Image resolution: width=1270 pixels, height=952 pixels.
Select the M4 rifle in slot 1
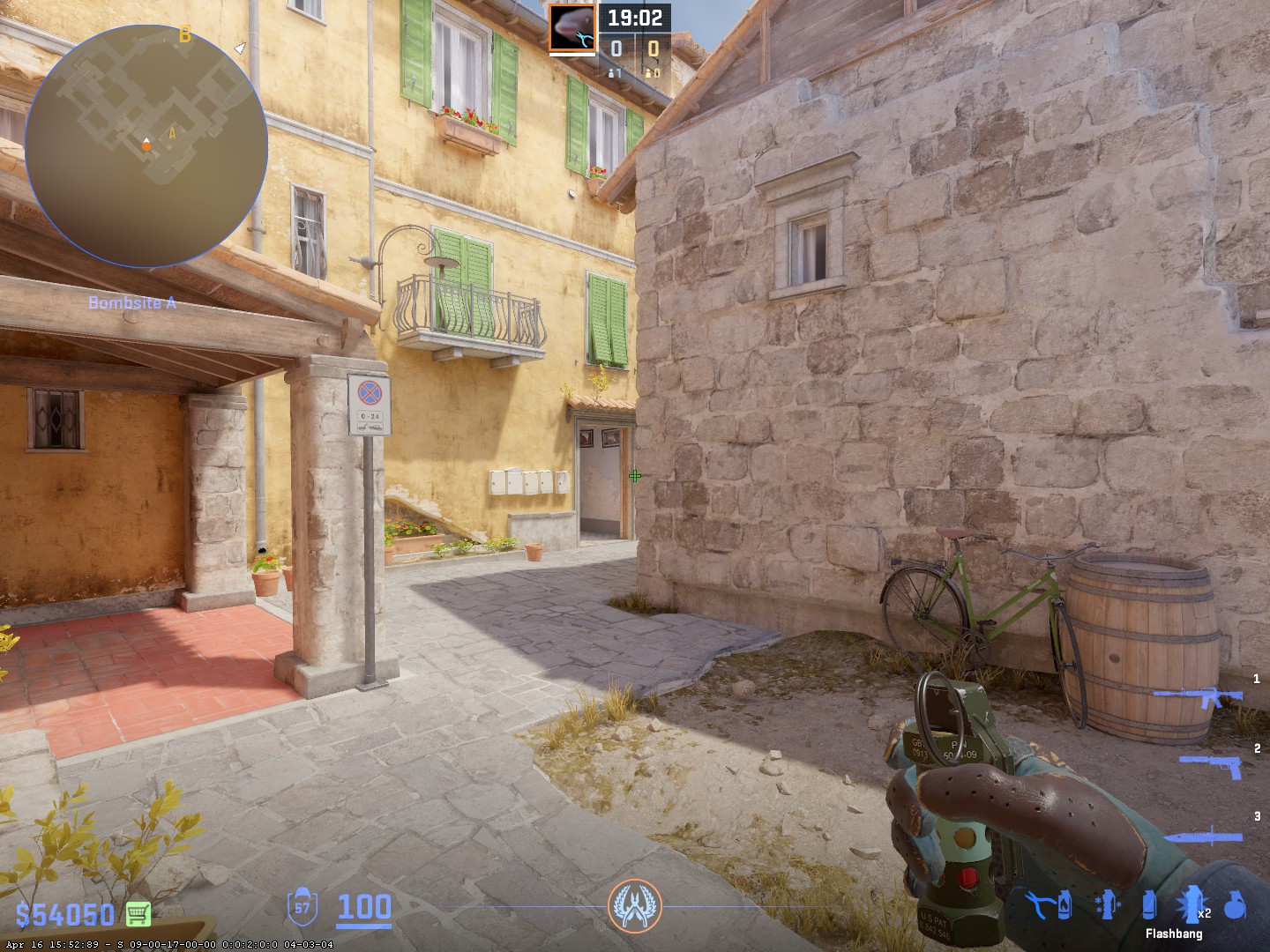(1198, 700)
